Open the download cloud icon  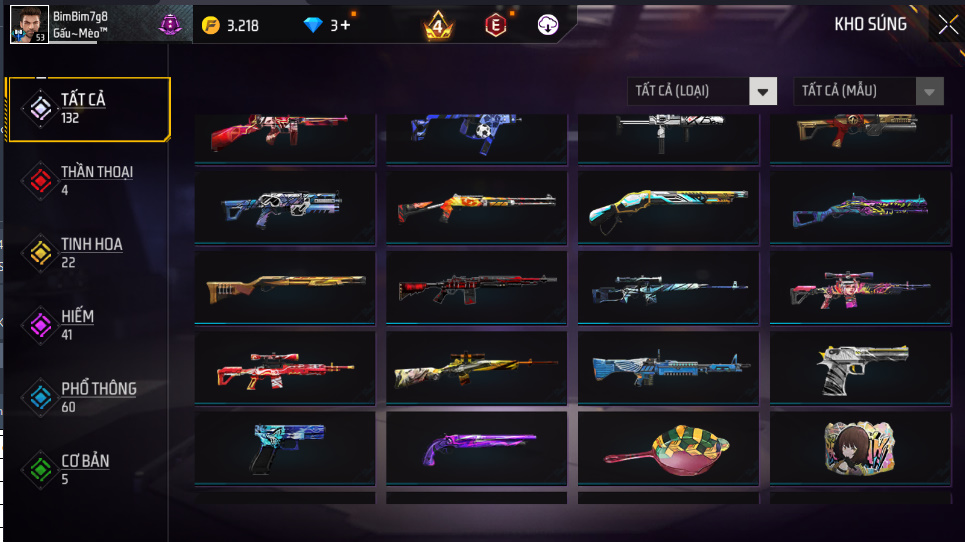coord(547,25)
